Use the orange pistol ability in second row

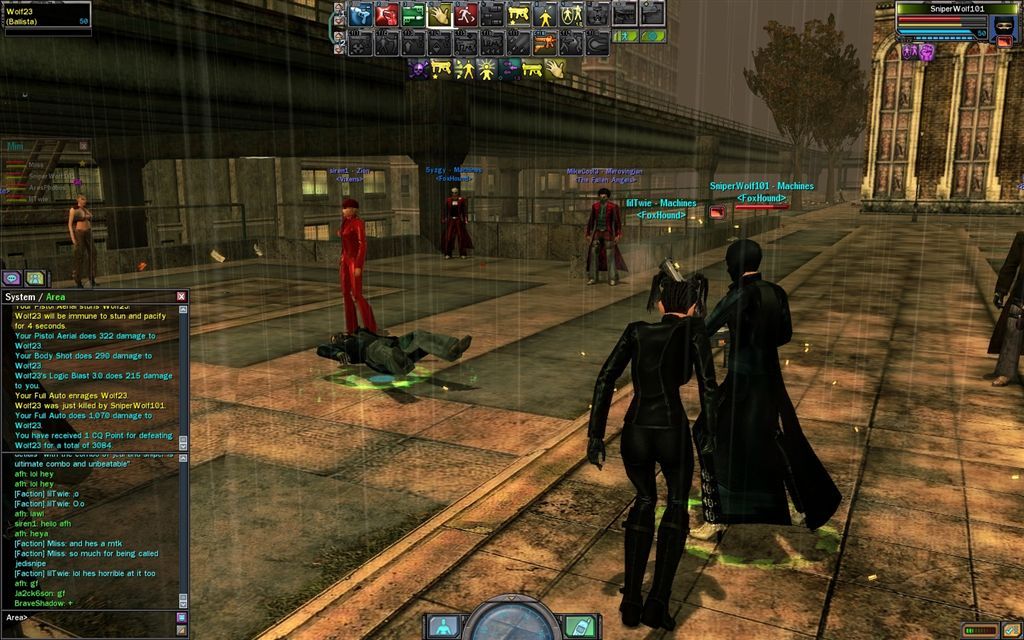[544, 43]
